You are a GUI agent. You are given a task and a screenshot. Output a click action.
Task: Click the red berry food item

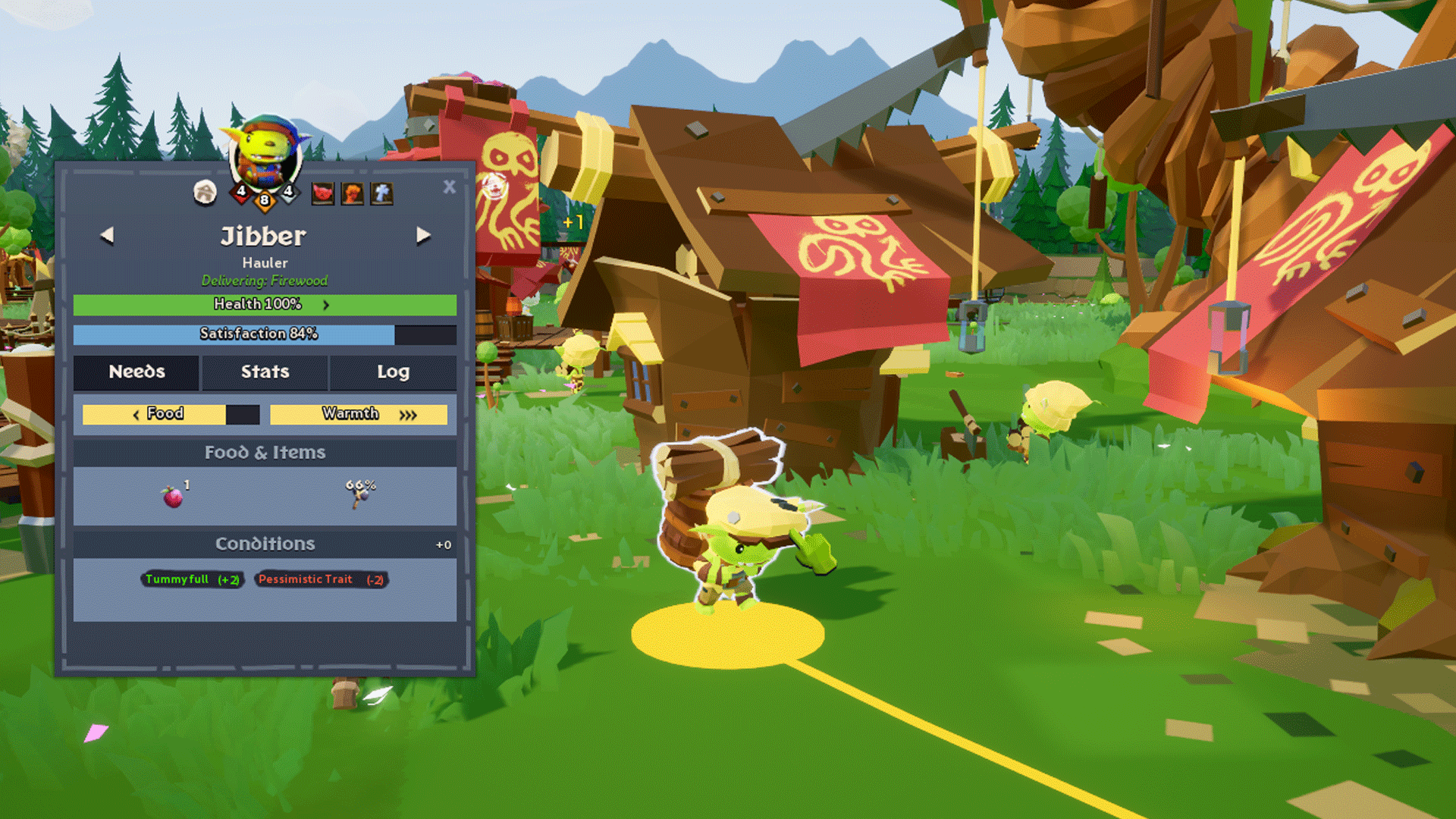pyautogui.click(x=173, y=497)
